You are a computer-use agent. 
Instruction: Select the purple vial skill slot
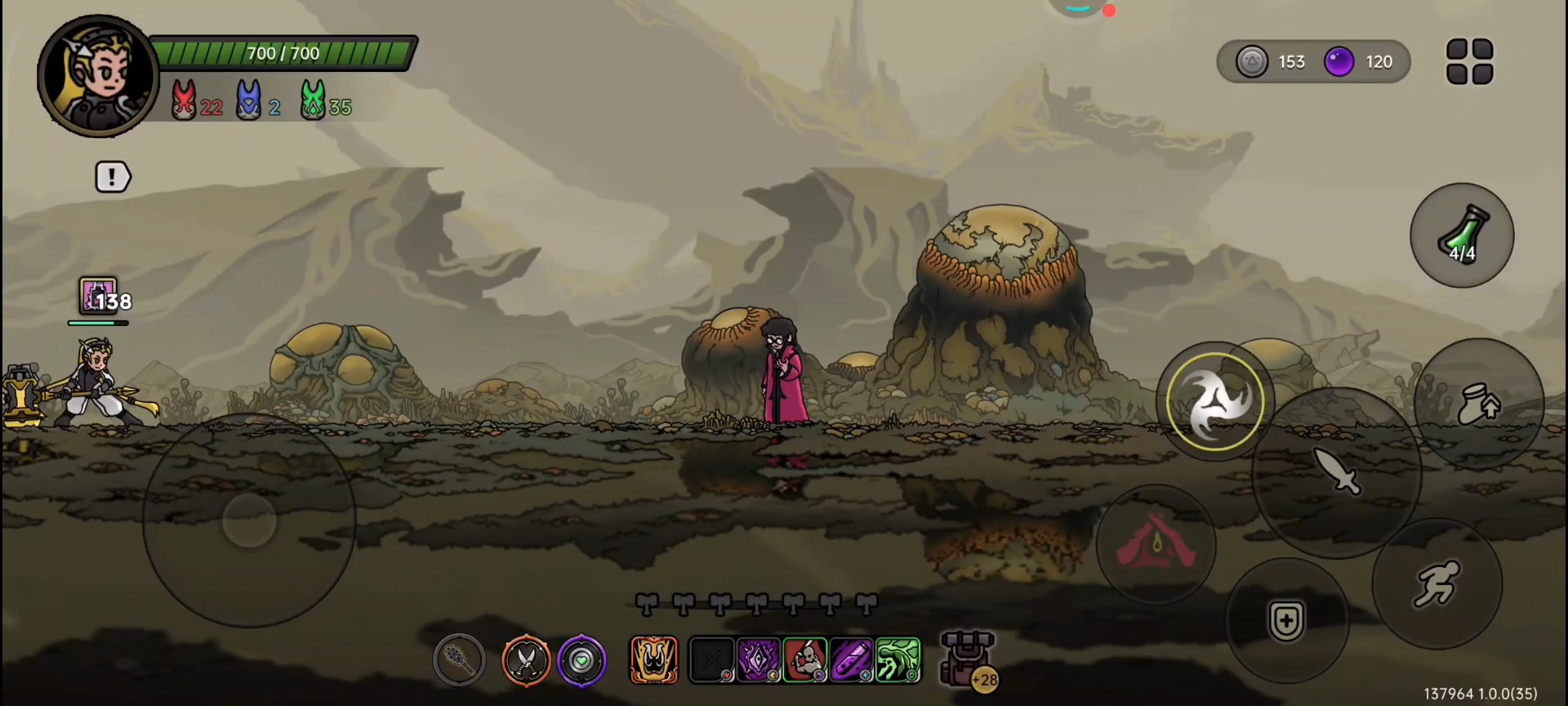point(852,659)
